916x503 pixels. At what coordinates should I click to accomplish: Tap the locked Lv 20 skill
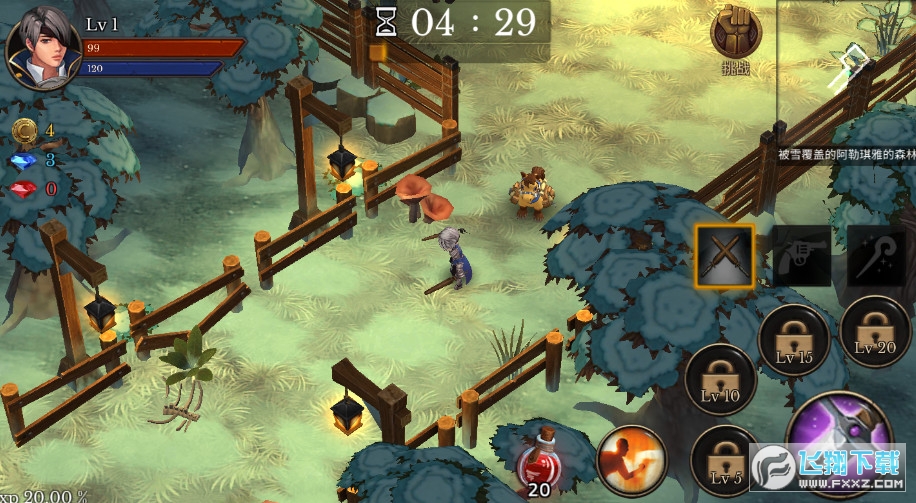(x=875, y=332)
